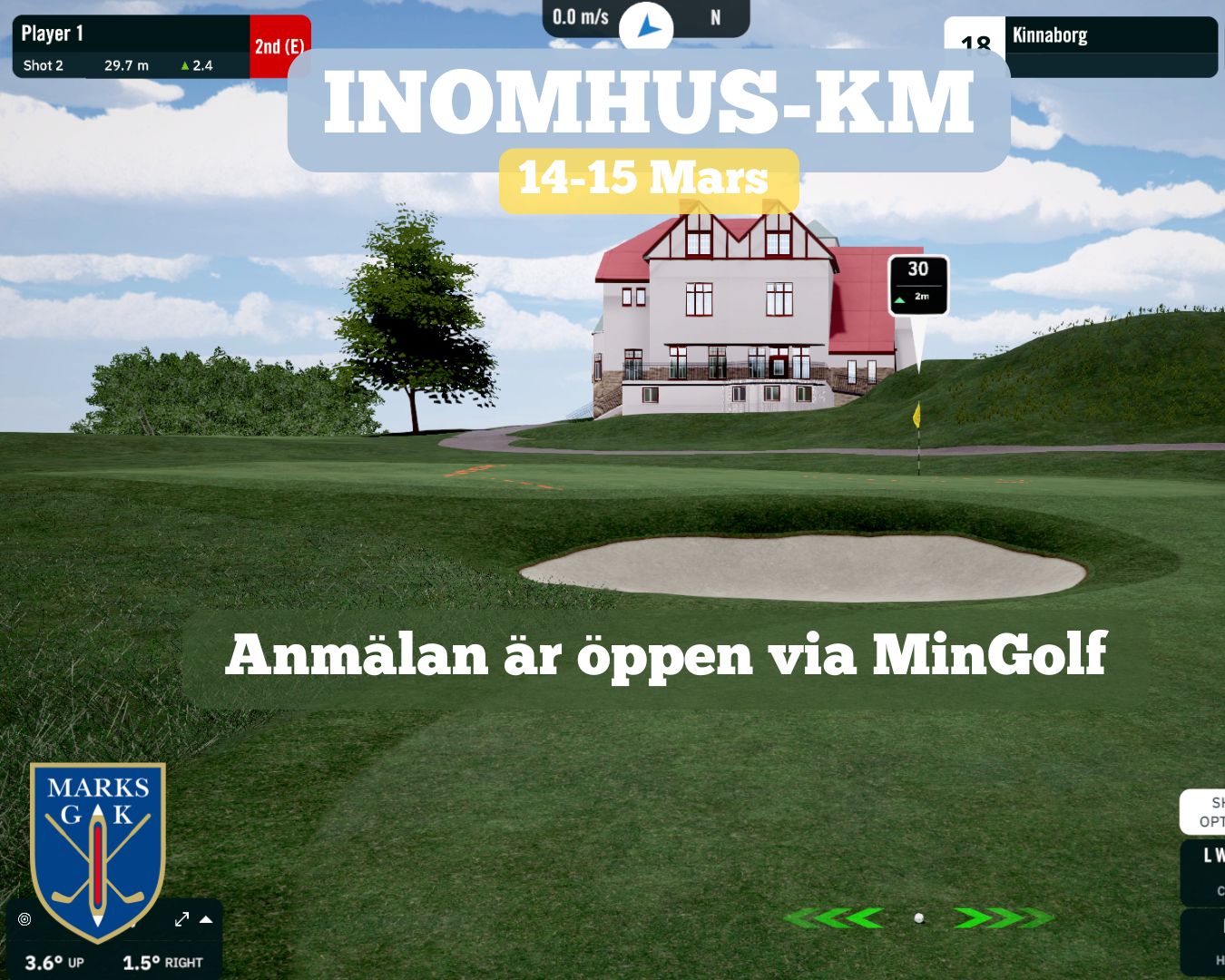Click the target circle icon on launch panel

pyautogui.click(x=24, y=919)
